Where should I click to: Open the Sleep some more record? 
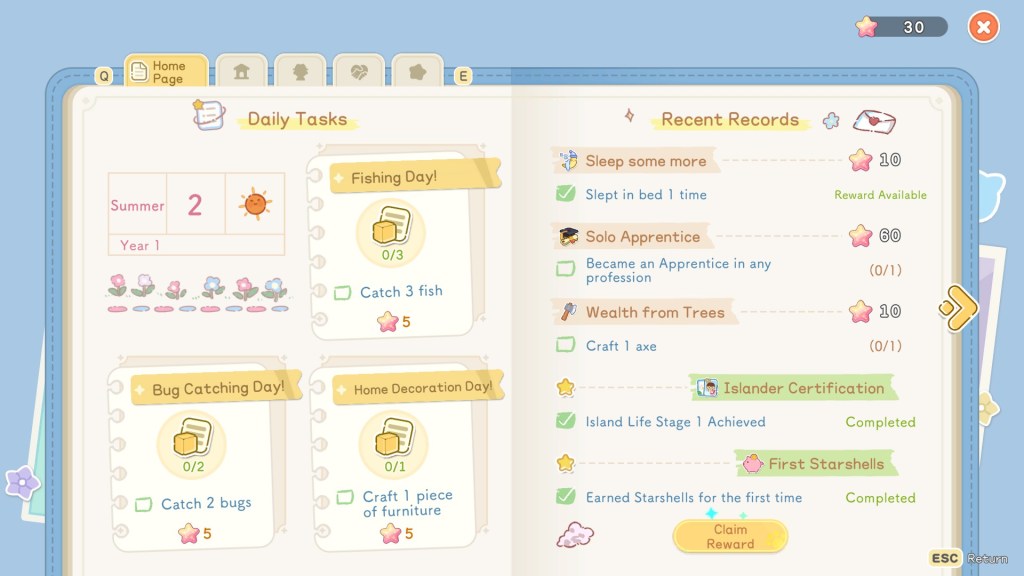pos(645,161)
